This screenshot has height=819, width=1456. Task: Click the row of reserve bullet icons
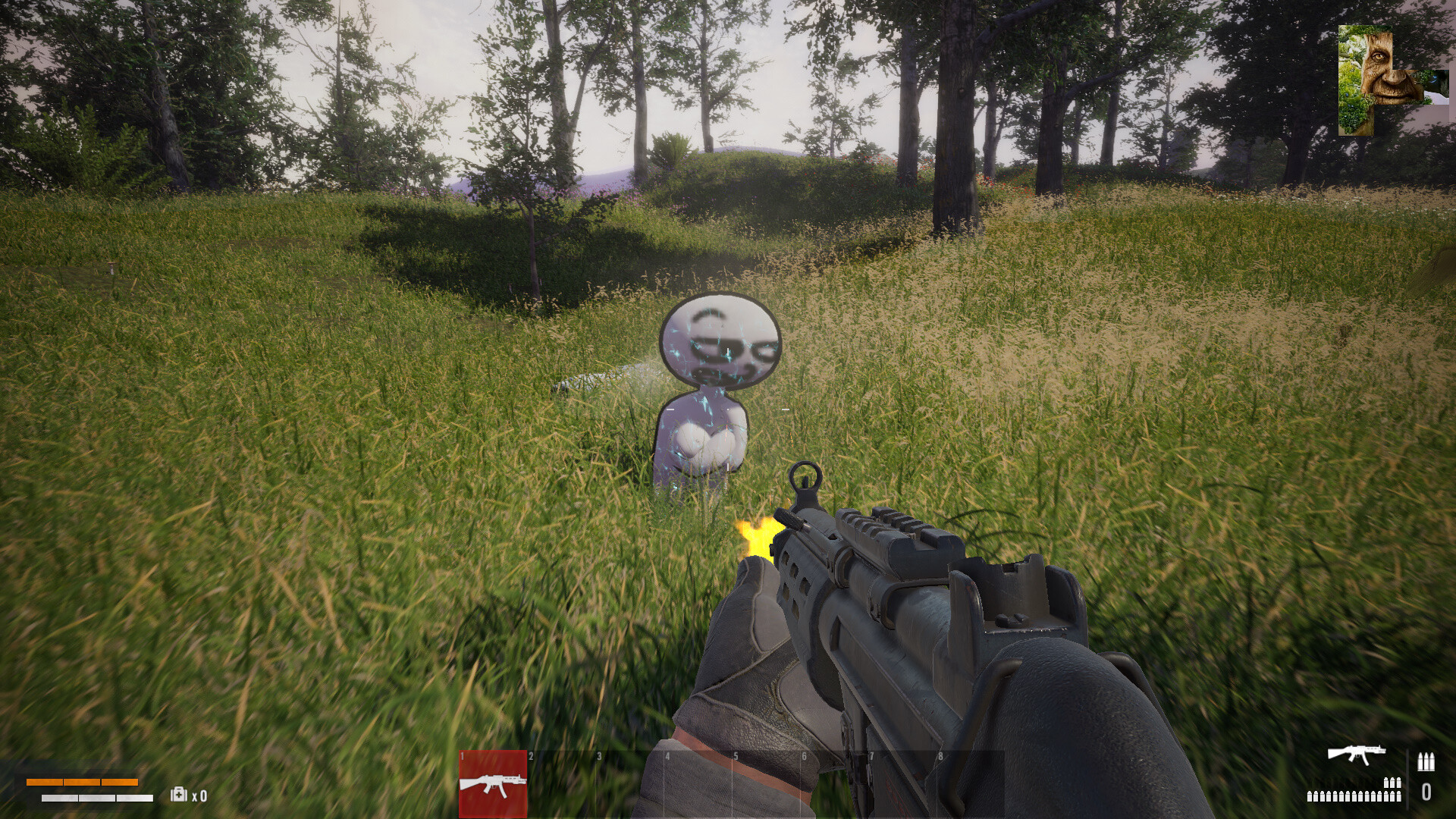[1353, 795]
